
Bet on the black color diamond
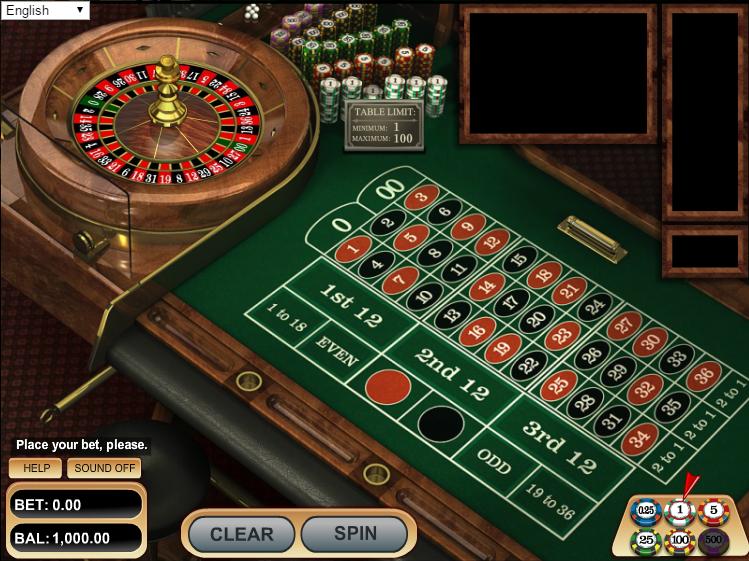coord(441,422)
